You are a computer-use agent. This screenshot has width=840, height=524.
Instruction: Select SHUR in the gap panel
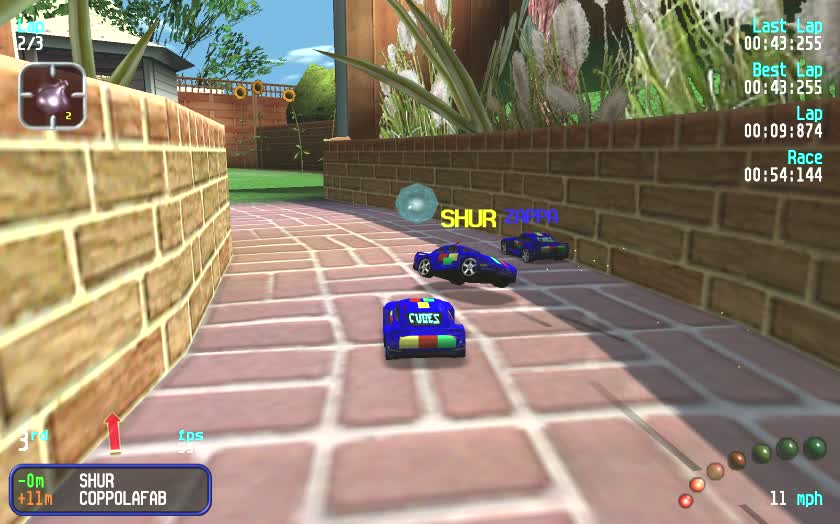(96, 481)
